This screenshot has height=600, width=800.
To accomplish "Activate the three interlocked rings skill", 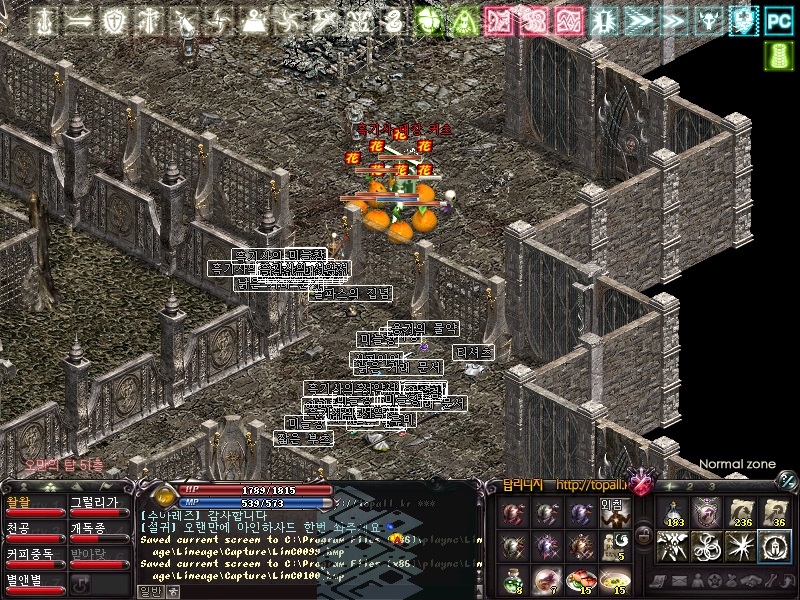I will (x=707, y=546).
